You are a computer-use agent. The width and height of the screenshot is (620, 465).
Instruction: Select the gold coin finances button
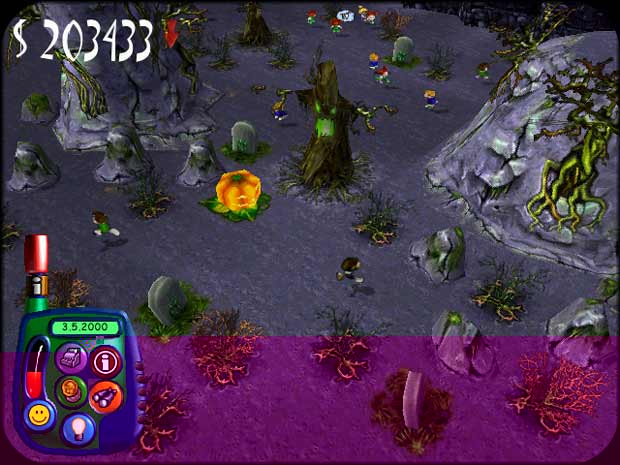[70, 388]
